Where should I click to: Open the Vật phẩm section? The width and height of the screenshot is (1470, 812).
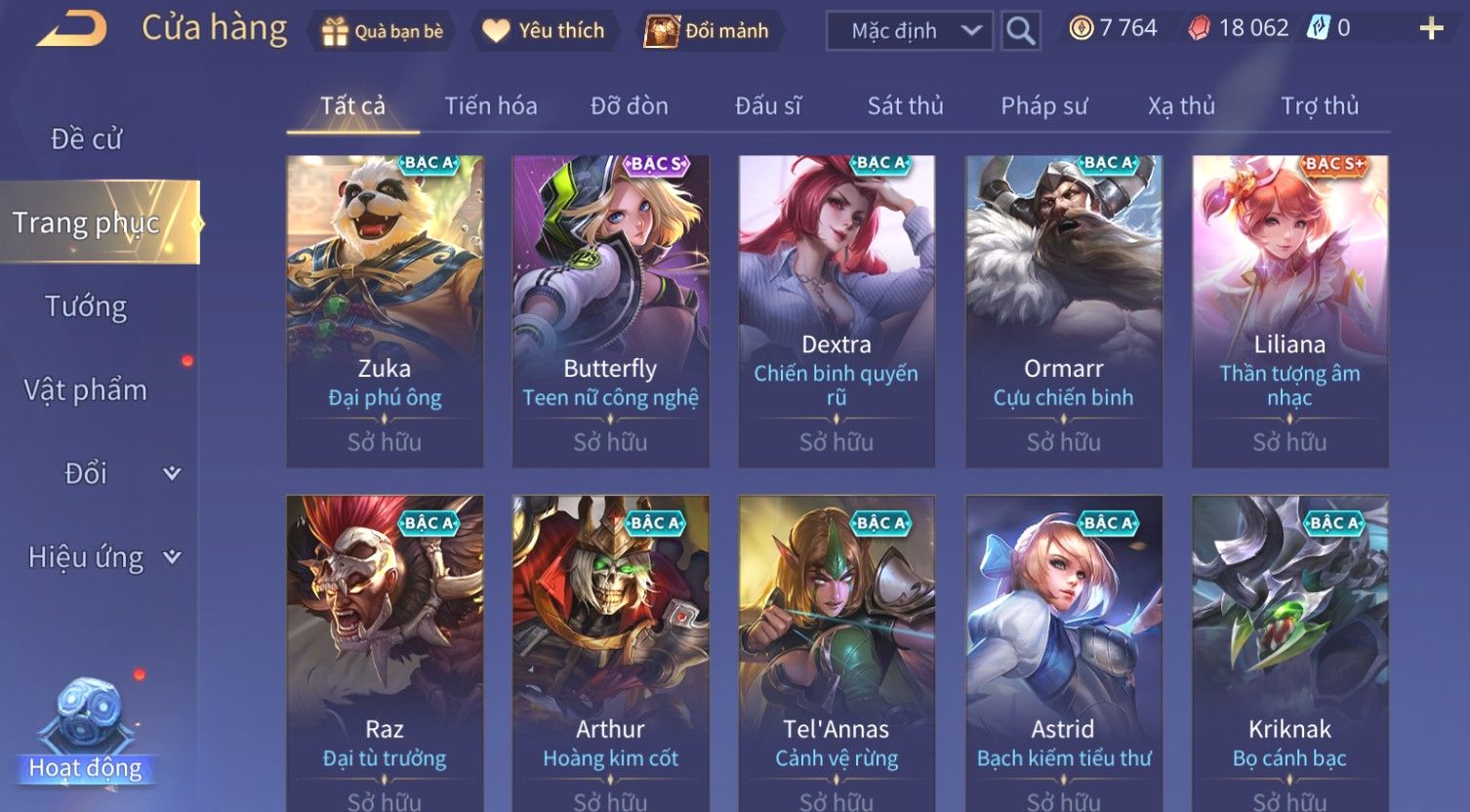click(86, 390)
